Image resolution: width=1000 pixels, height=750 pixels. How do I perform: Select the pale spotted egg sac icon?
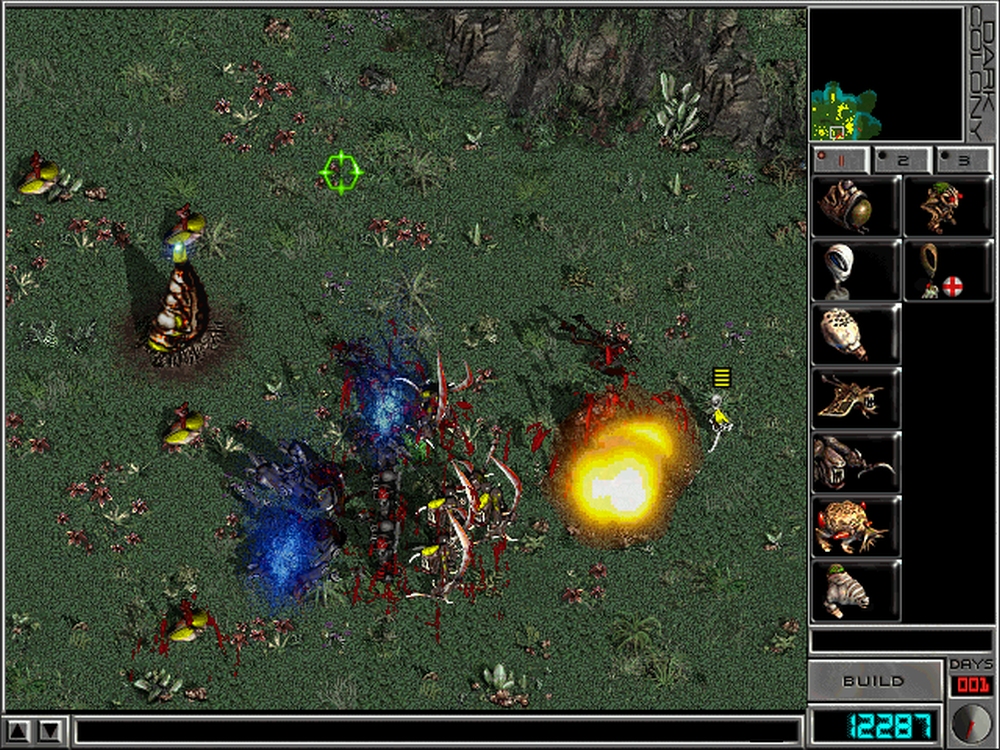(x=855, y=334)
